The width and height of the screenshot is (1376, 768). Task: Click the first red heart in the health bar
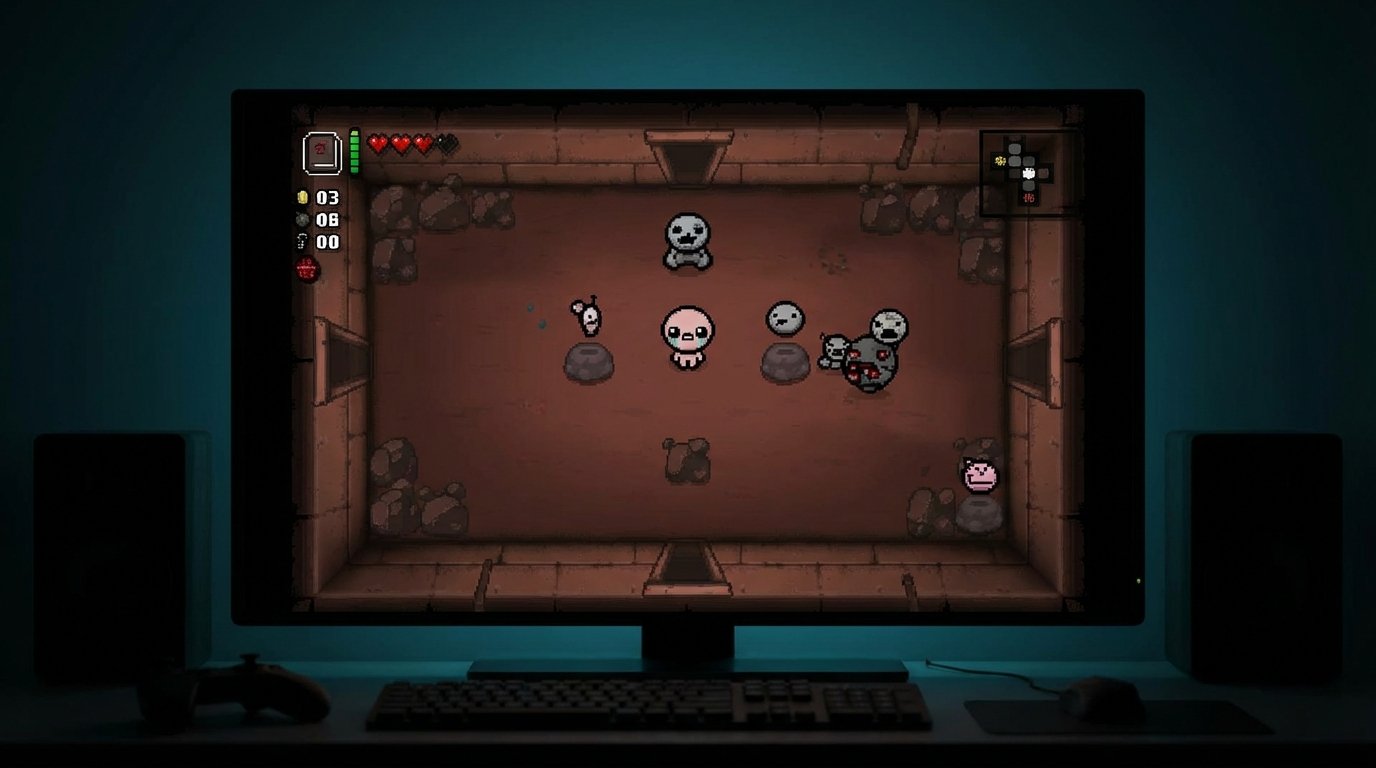click(379, 142)
